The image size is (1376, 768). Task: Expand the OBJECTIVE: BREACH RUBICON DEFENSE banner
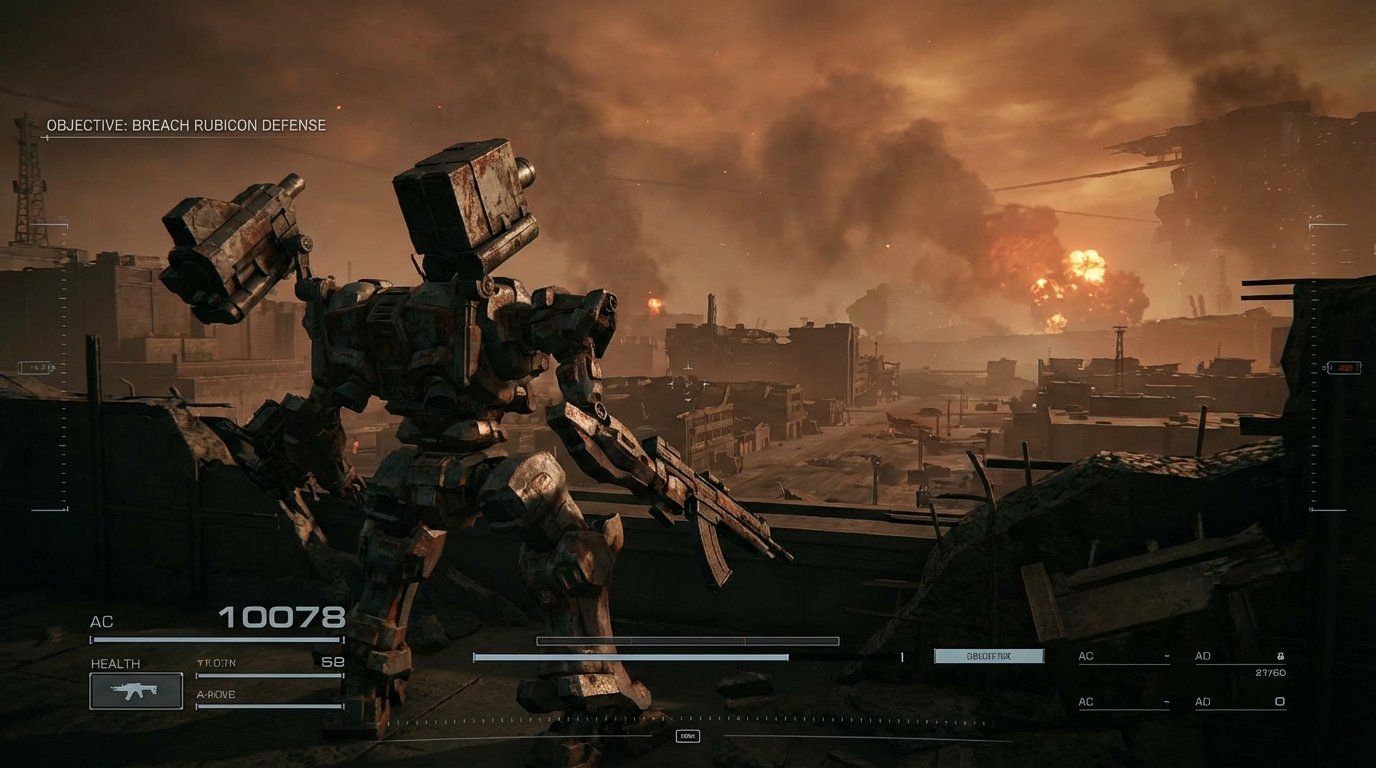click(184, 125)
